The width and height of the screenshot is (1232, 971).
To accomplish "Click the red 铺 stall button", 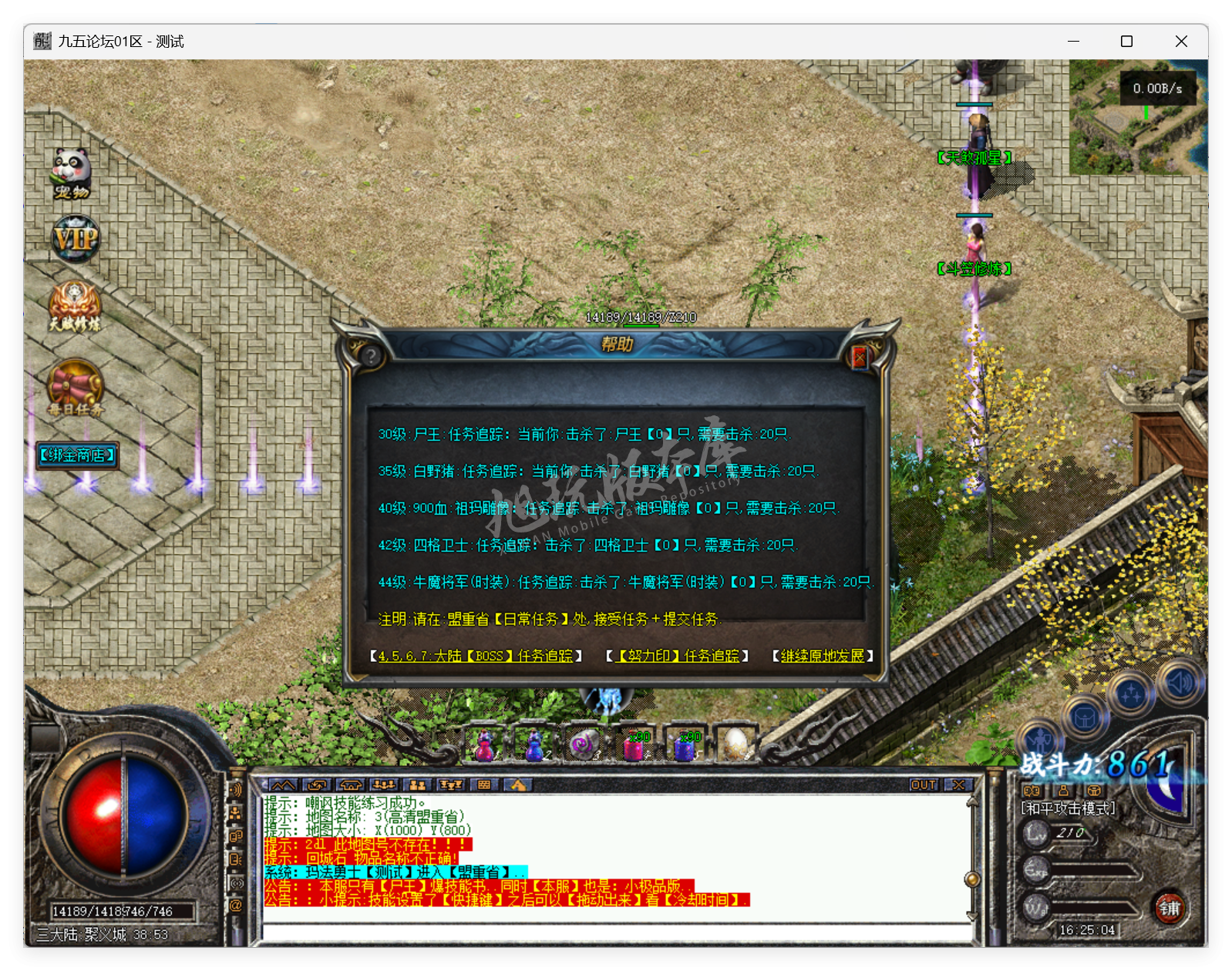I will (1170, 909).
